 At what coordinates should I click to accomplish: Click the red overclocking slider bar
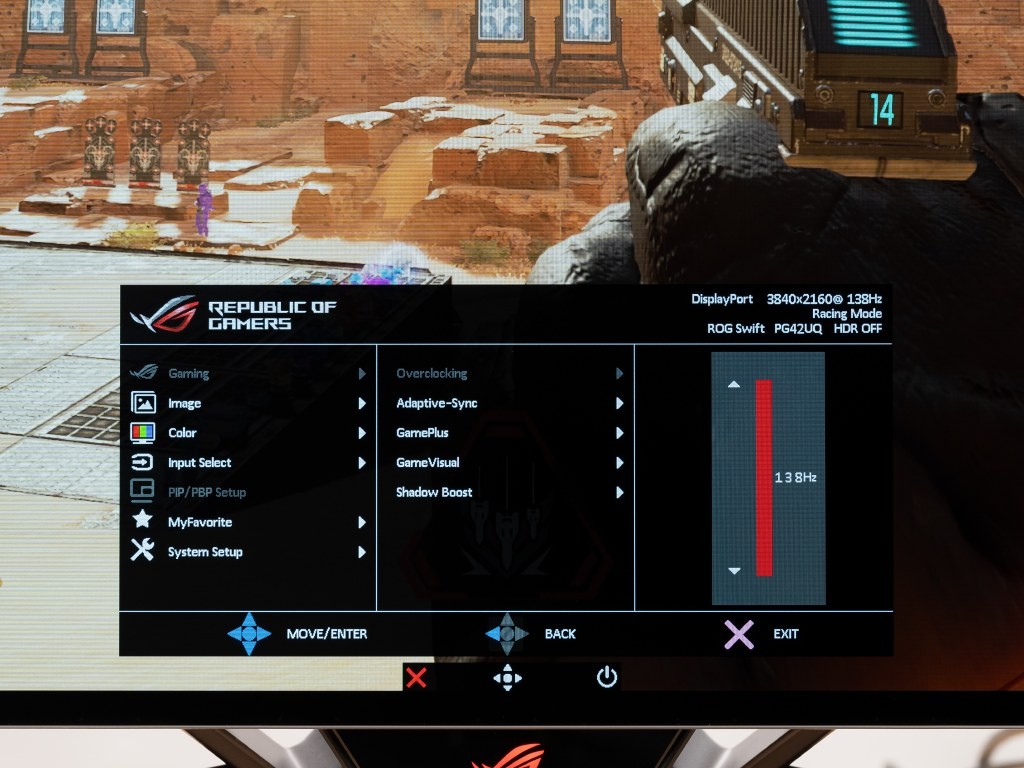point(764,478)
